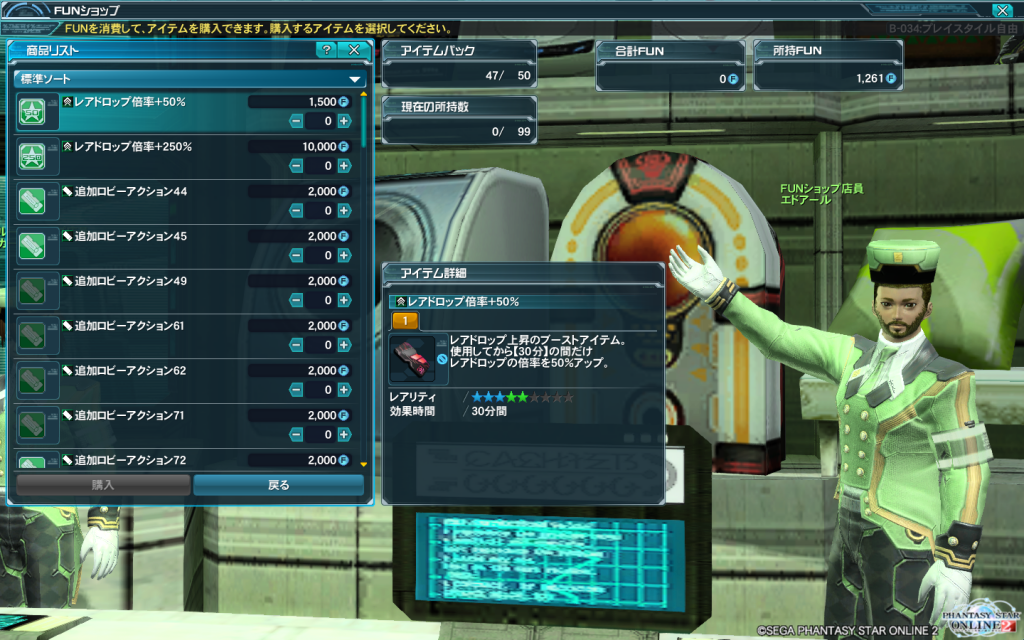
Task: Open the 標準ソート sort dropdown
Action: click(188, 78)
